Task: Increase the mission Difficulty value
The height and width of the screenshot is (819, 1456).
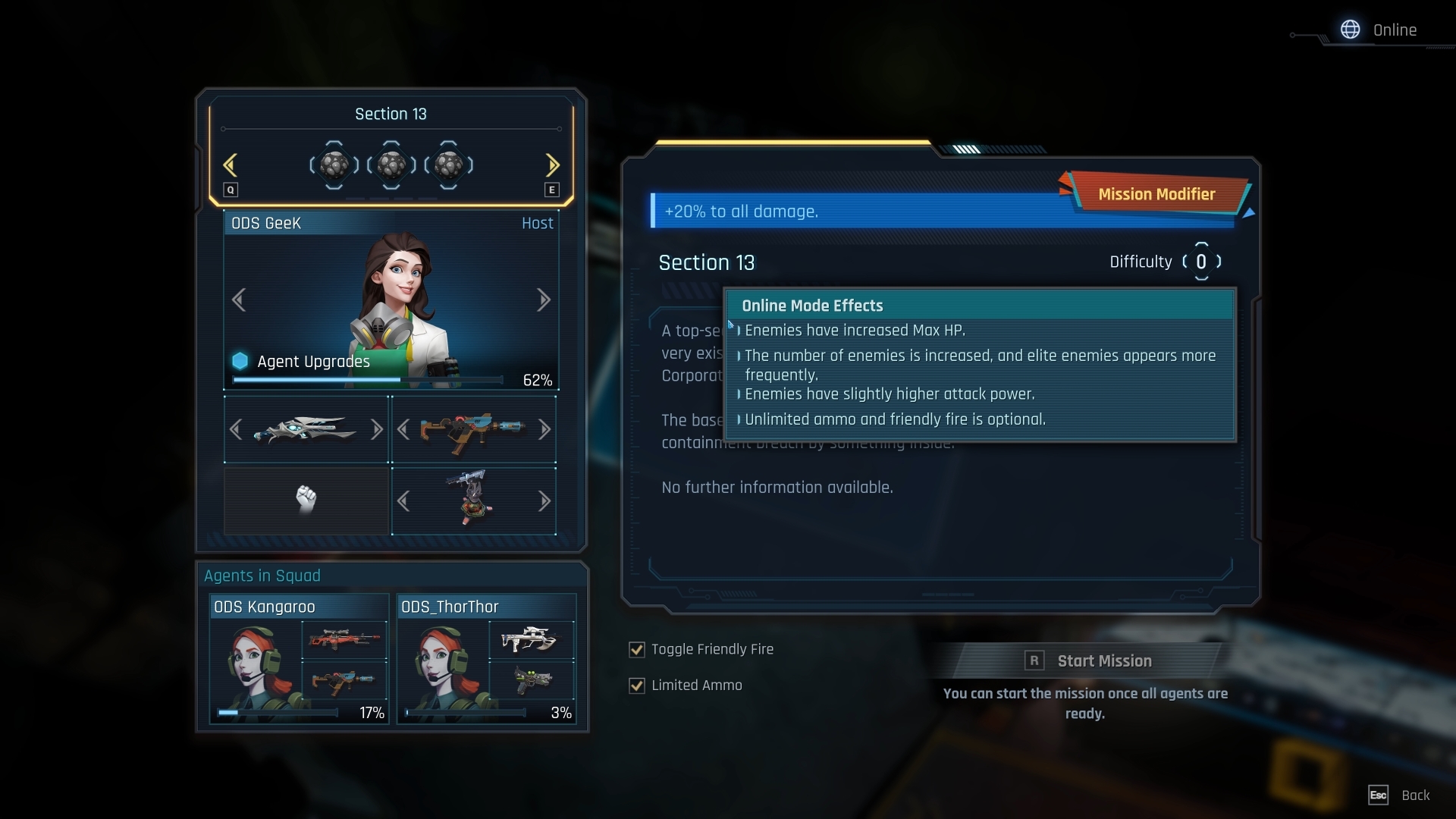Action: coord(1219,262)
